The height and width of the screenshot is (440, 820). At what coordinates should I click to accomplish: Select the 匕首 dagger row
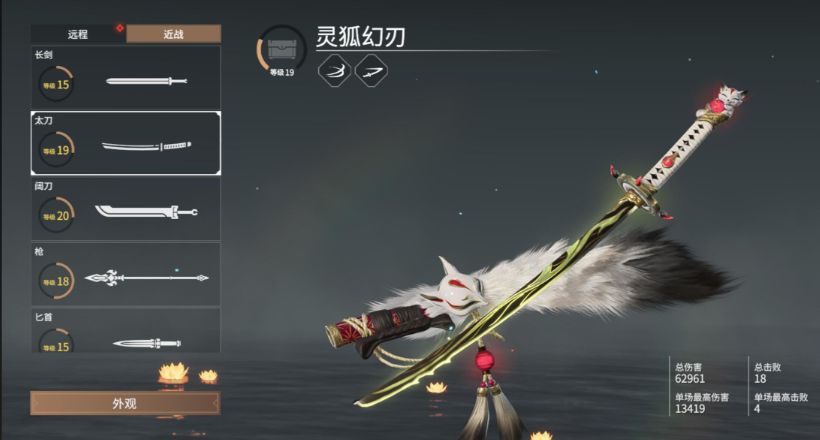coord(126,334)
